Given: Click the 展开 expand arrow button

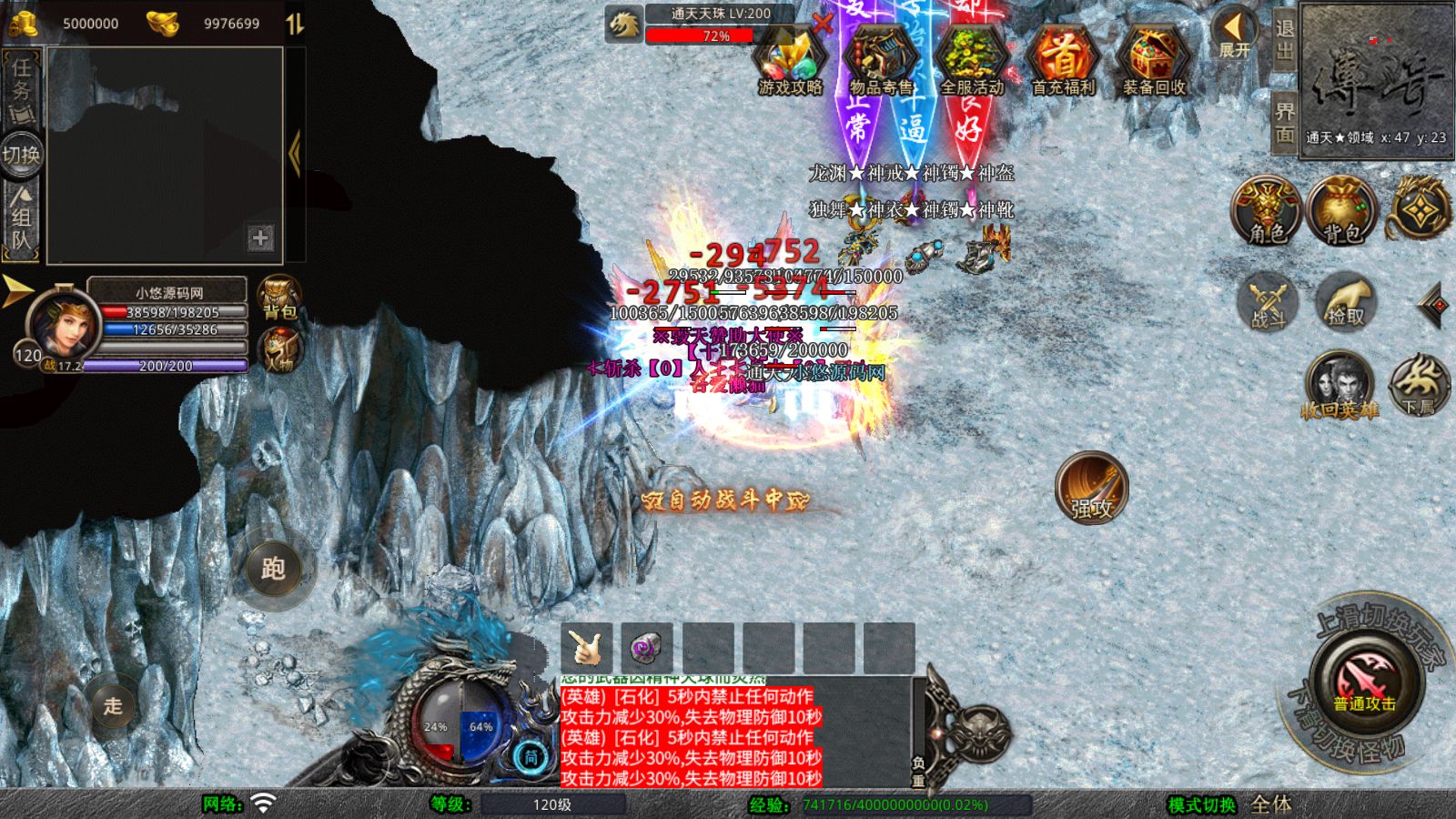Looking at the screenshot, I should 1235,35.
